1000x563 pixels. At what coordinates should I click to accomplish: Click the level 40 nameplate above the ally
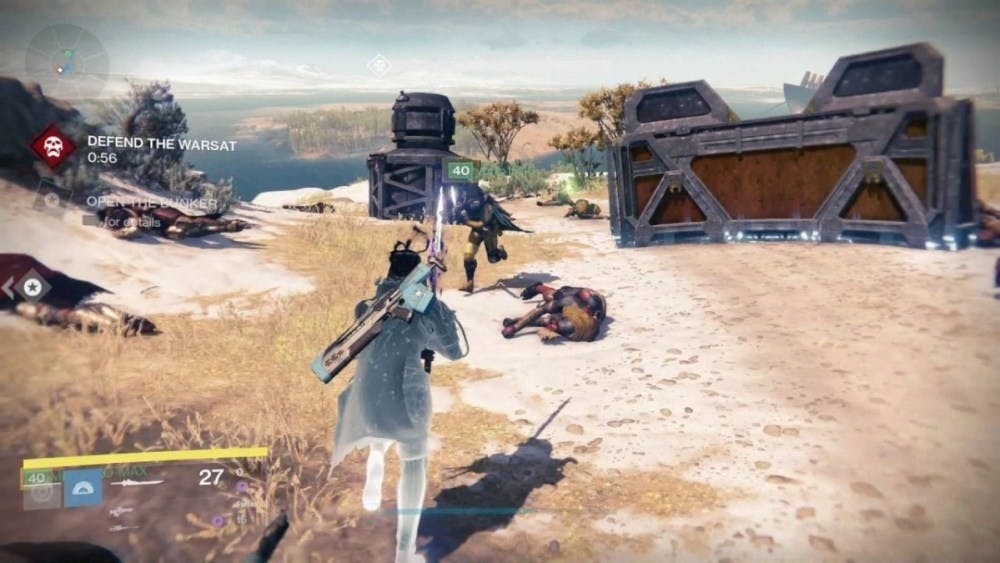click(459, 170)
